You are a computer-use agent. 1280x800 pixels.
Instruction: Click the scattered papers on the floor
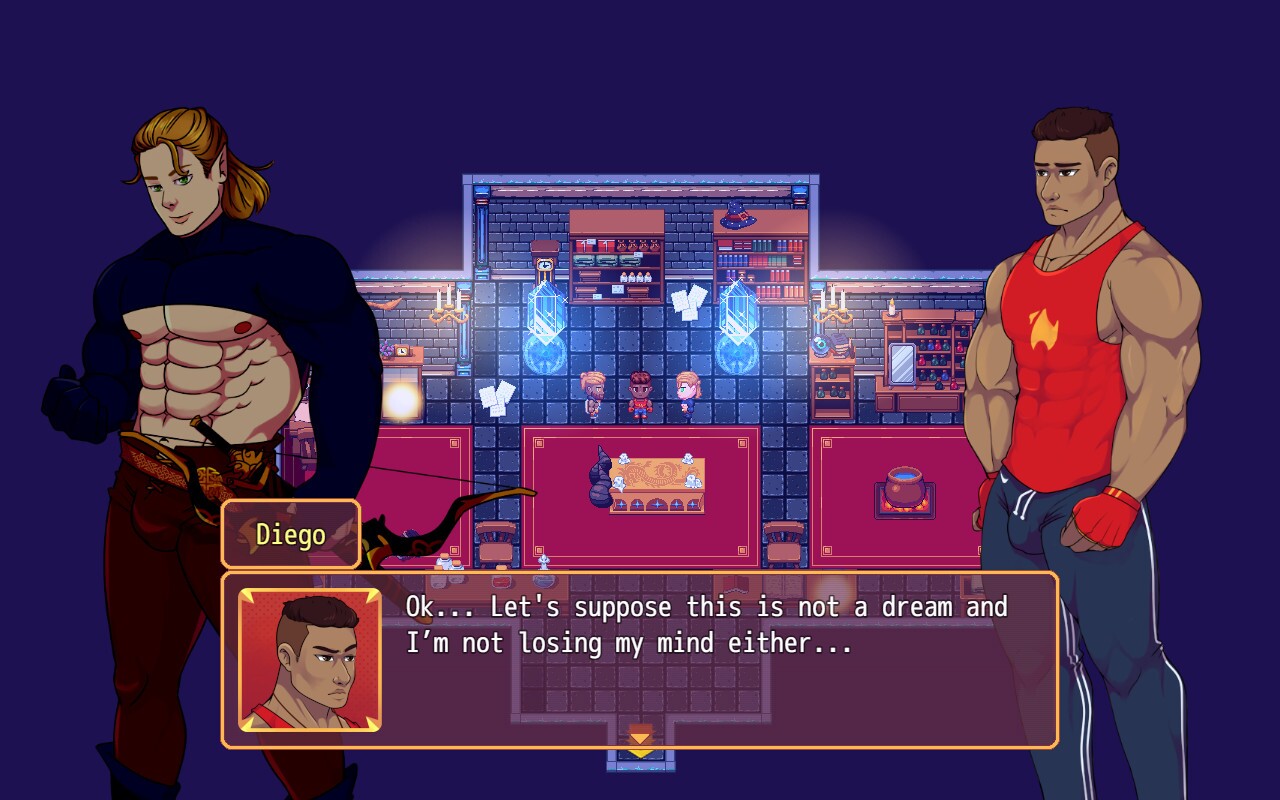(497, 396)
